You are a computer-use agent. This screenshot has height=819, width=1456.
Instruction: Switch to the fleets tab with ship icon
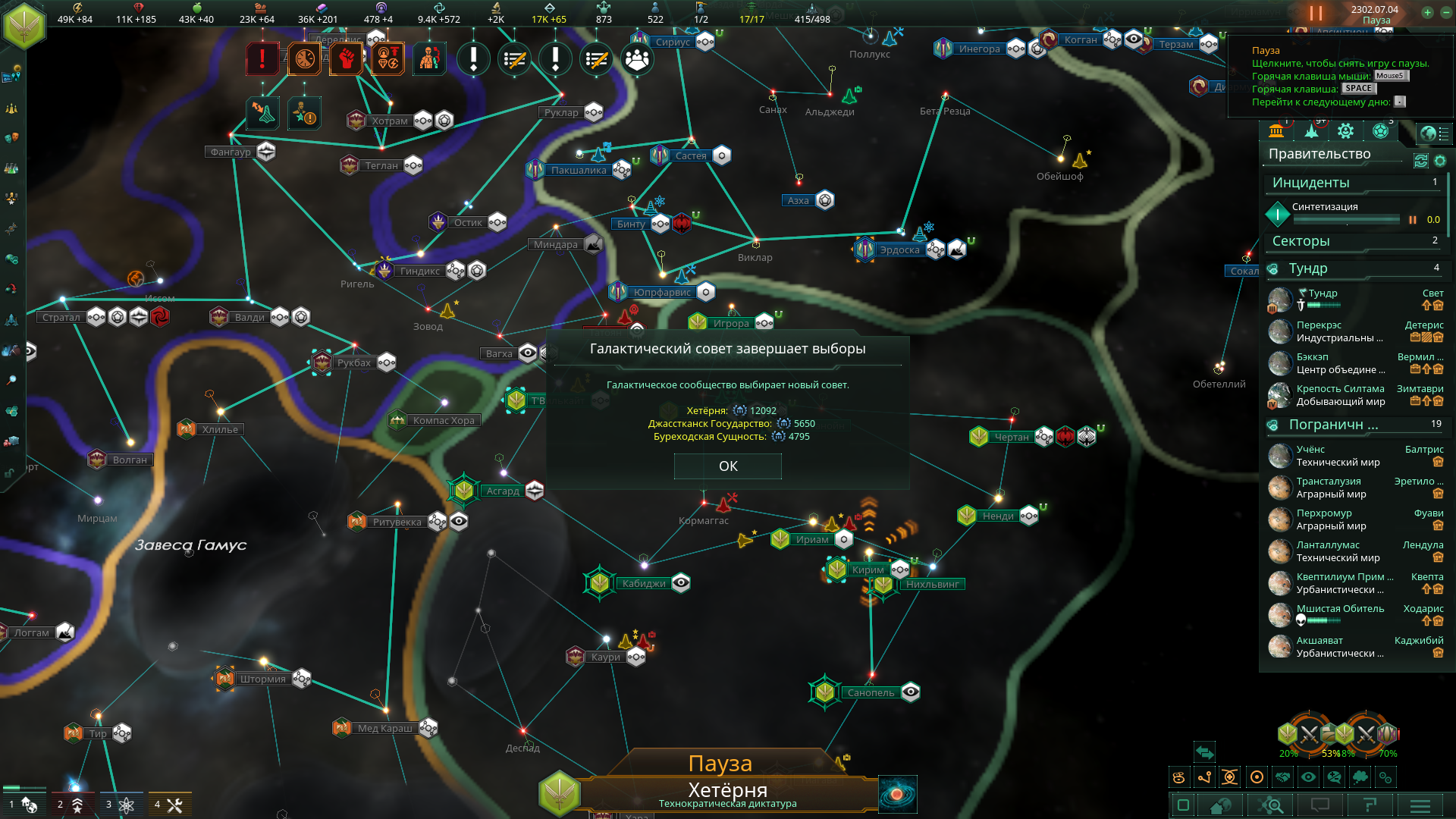tap(1311, 132)
